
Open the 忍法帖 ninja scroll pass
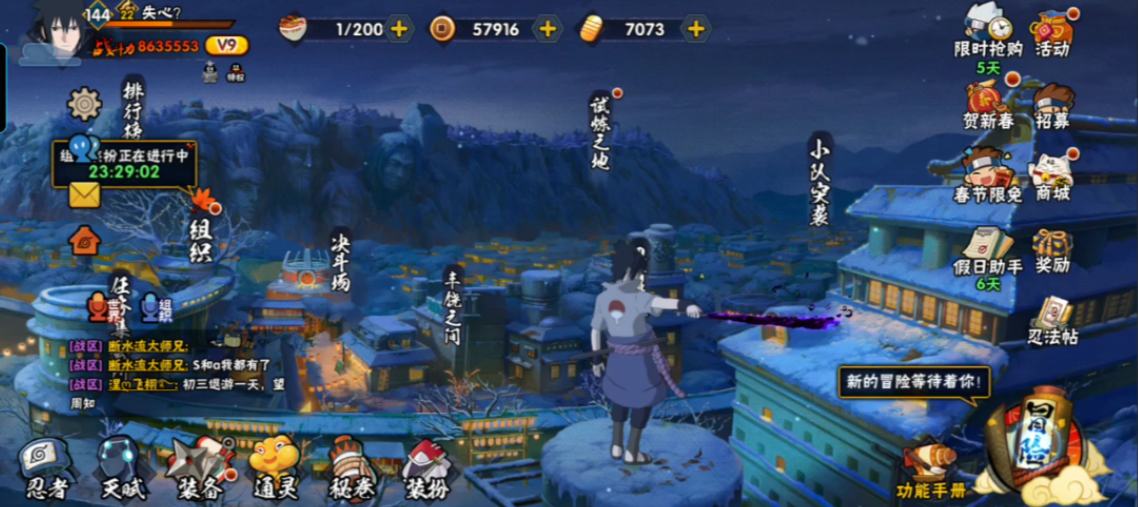(x=1052, y=320)
